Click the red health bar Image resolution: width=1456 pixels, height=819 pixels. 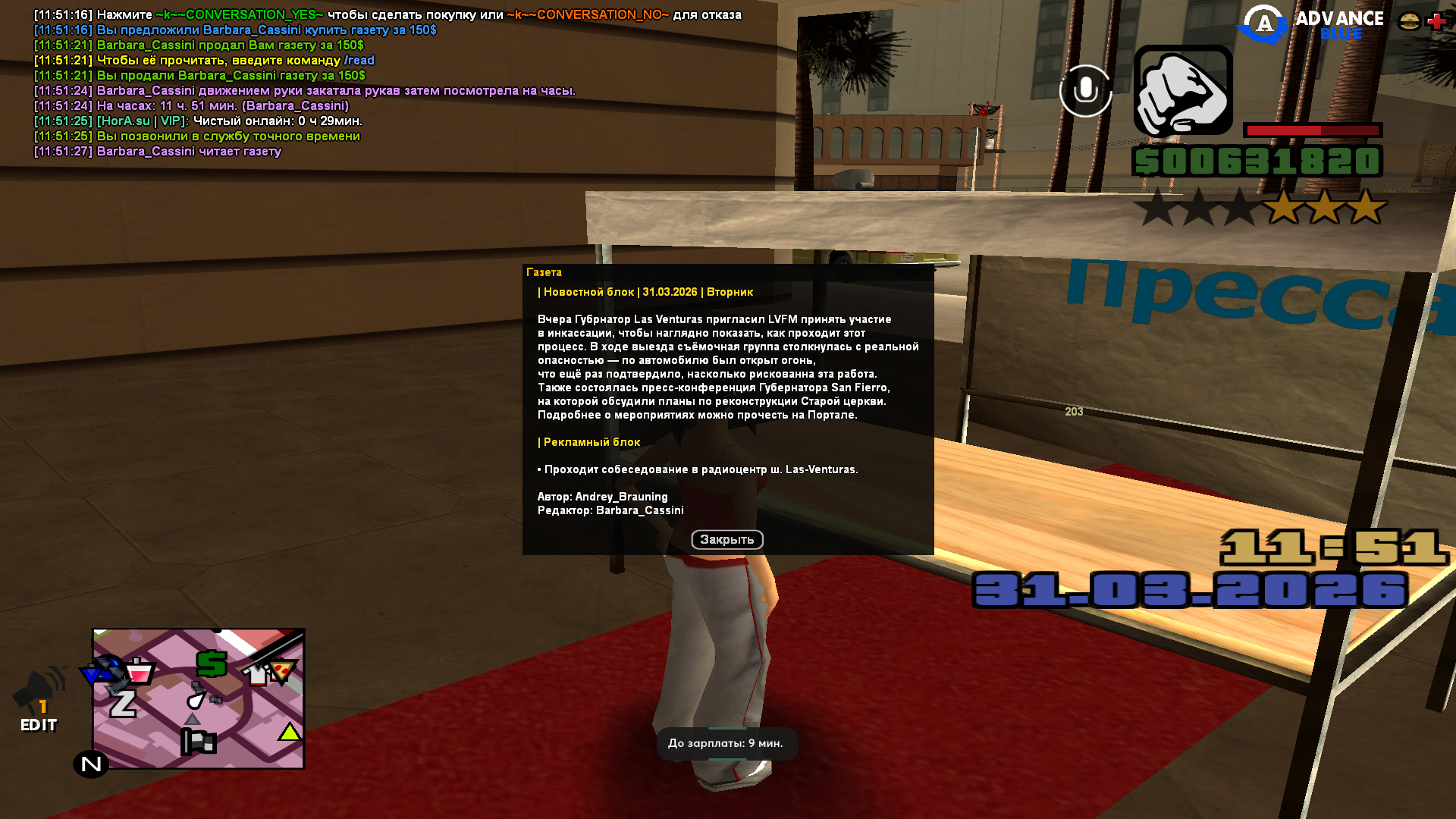(1310, 130)
